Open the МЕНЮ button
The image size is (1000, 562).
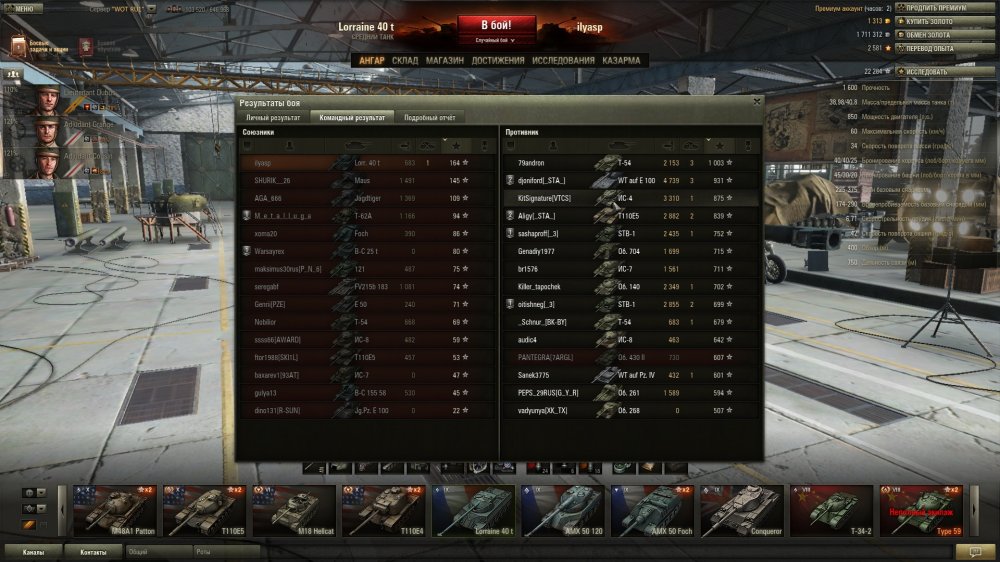click(x=23, y=7)
